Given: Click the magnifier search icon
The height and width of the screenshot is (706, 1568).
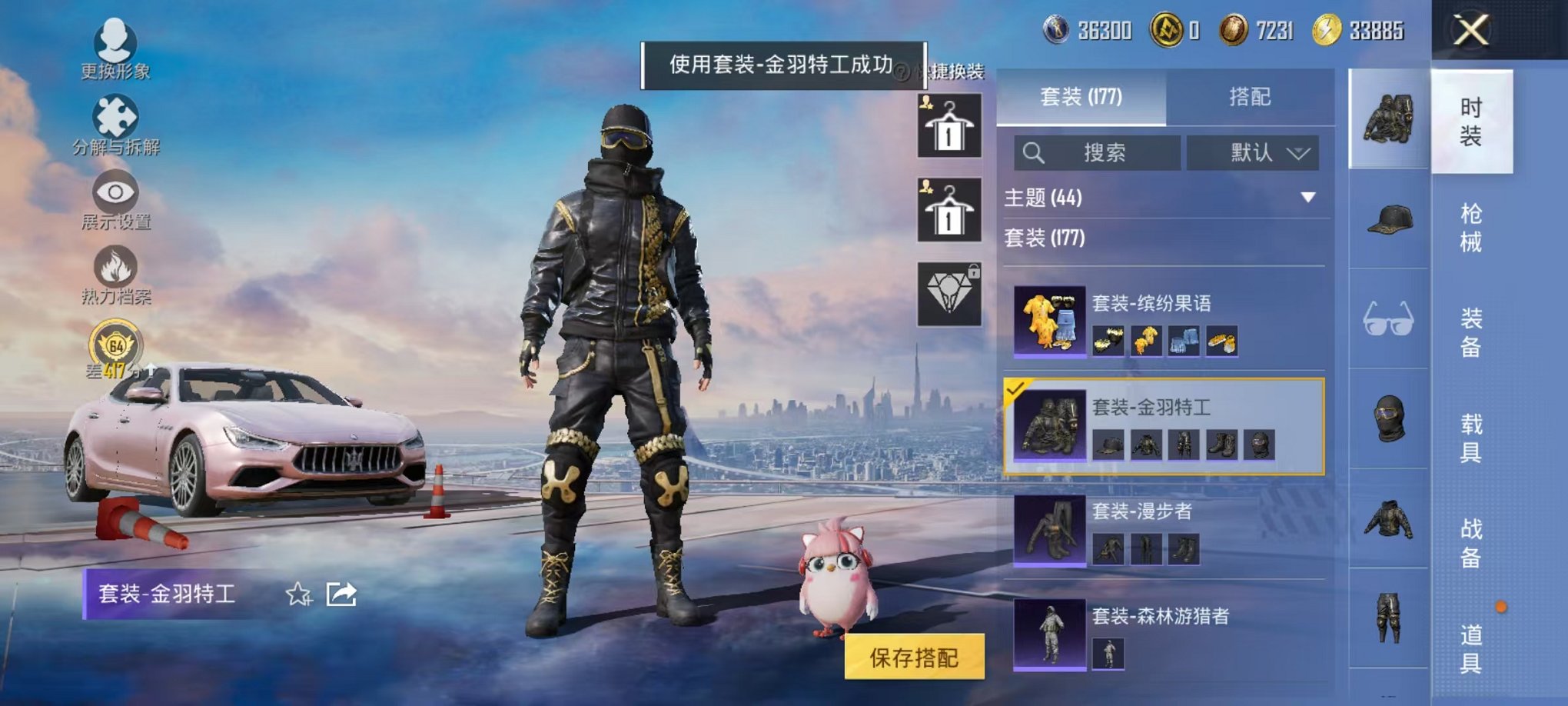Looking at the screenshot, I should tap(1034, 153).
